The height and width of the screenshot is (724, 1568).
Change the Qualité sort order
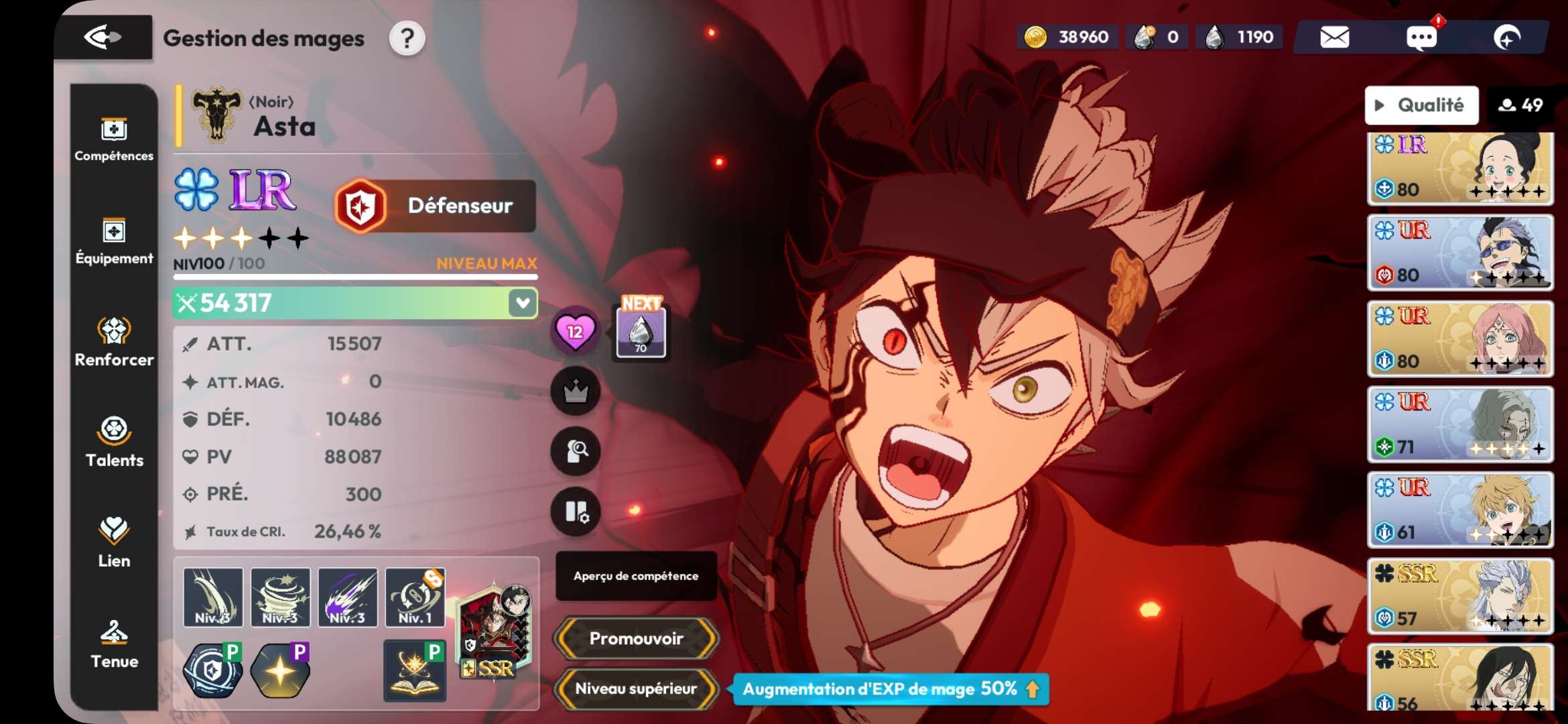point(1421,105)
